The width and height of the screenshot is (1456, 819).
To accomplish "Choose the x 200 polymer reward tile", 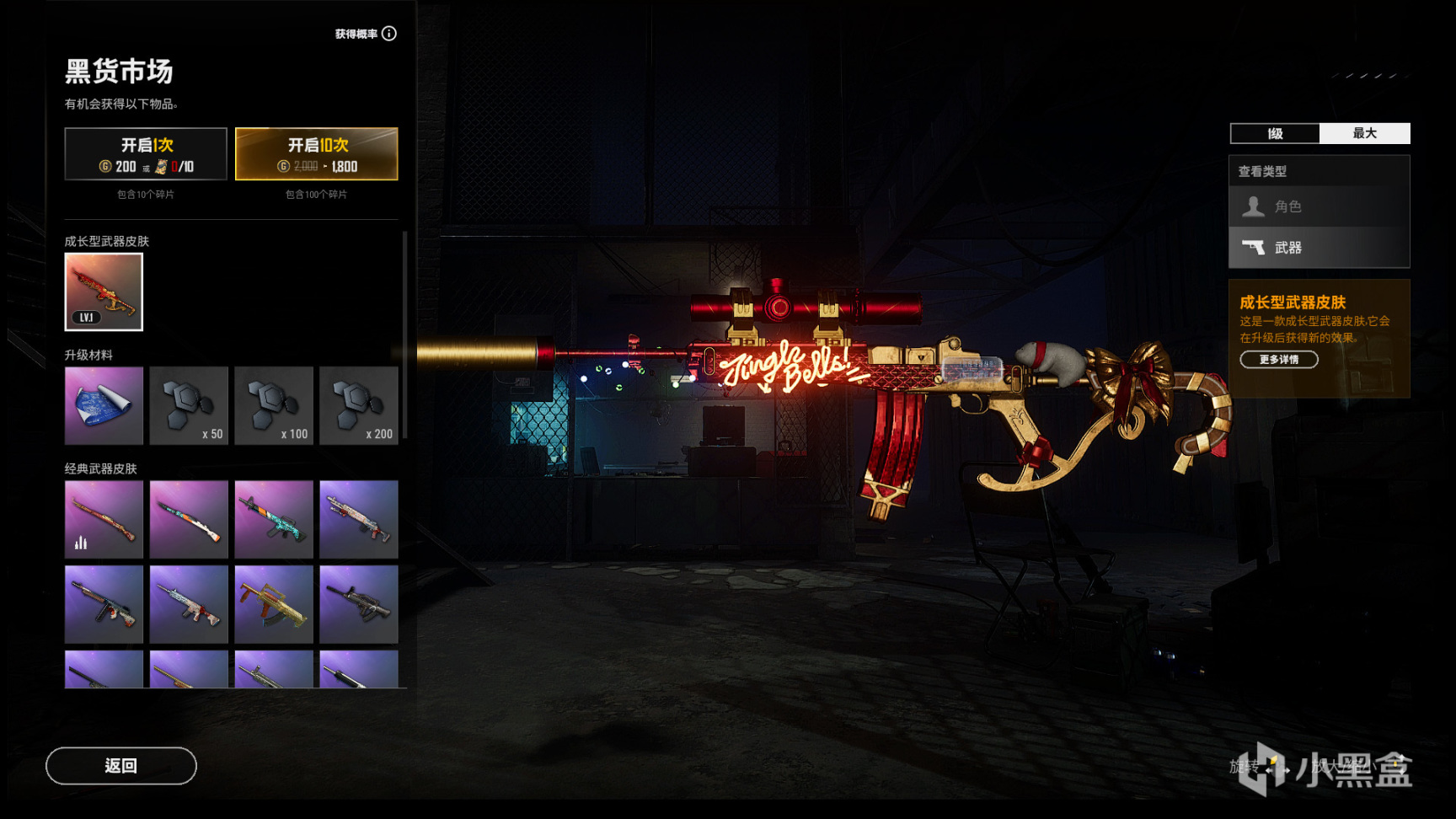I will tap(358, 405).
